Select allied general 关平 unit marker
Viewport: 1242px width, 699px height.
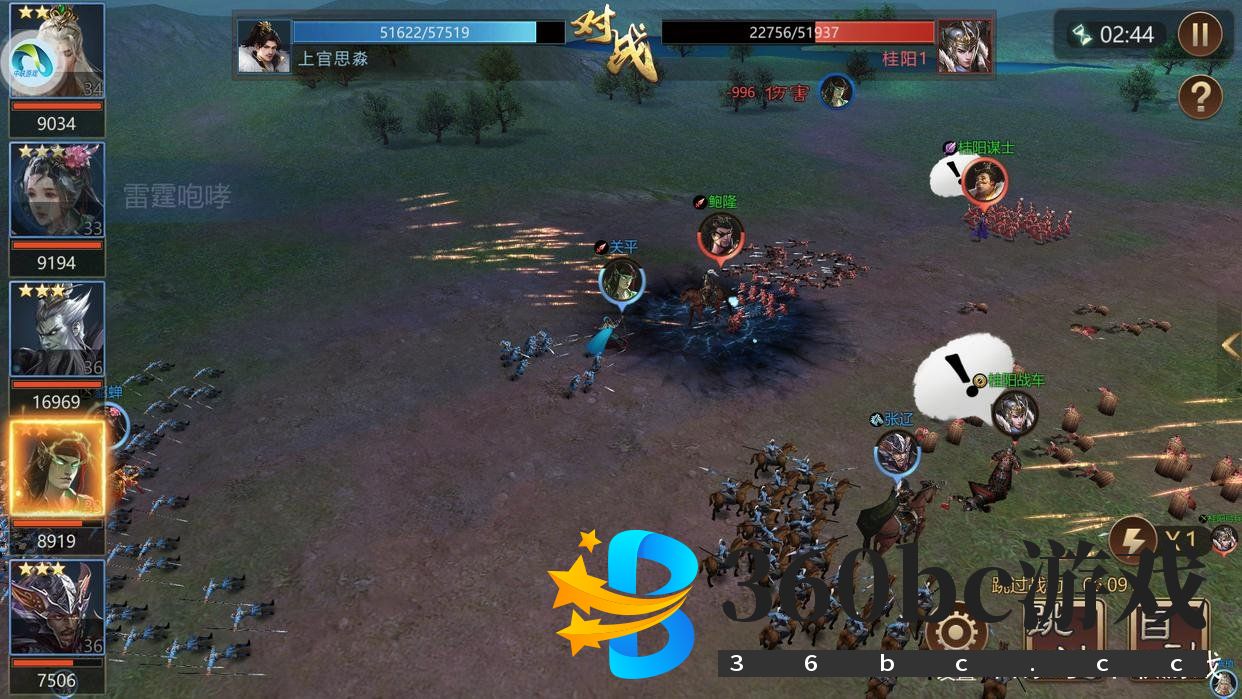[621, 280]
